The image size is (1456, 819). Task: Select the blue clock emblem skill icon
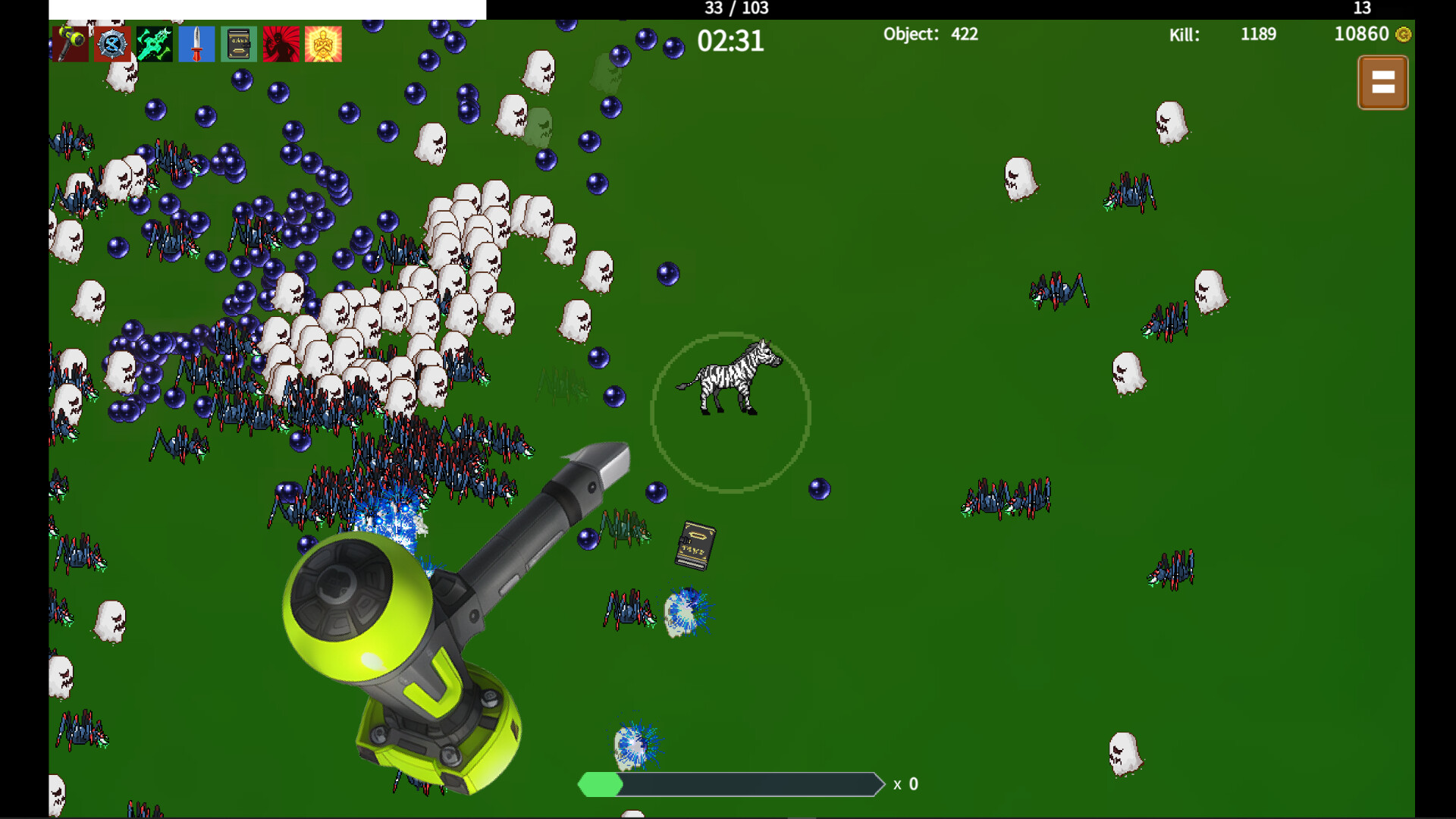coord(111,43)
